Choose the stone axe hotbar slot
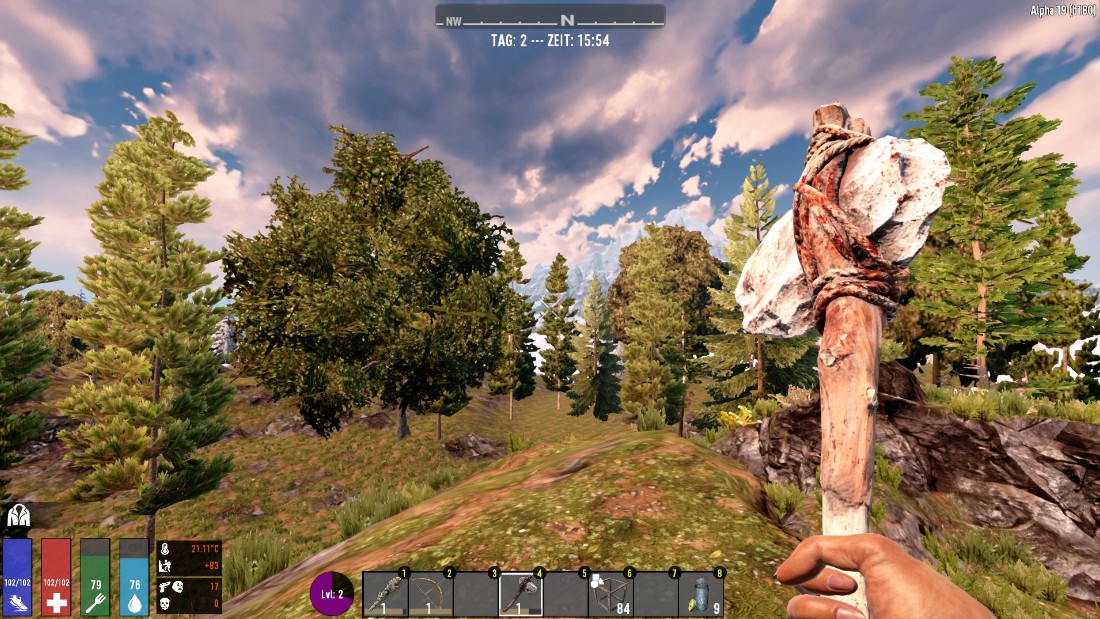1100x619 pixels. 521,594
